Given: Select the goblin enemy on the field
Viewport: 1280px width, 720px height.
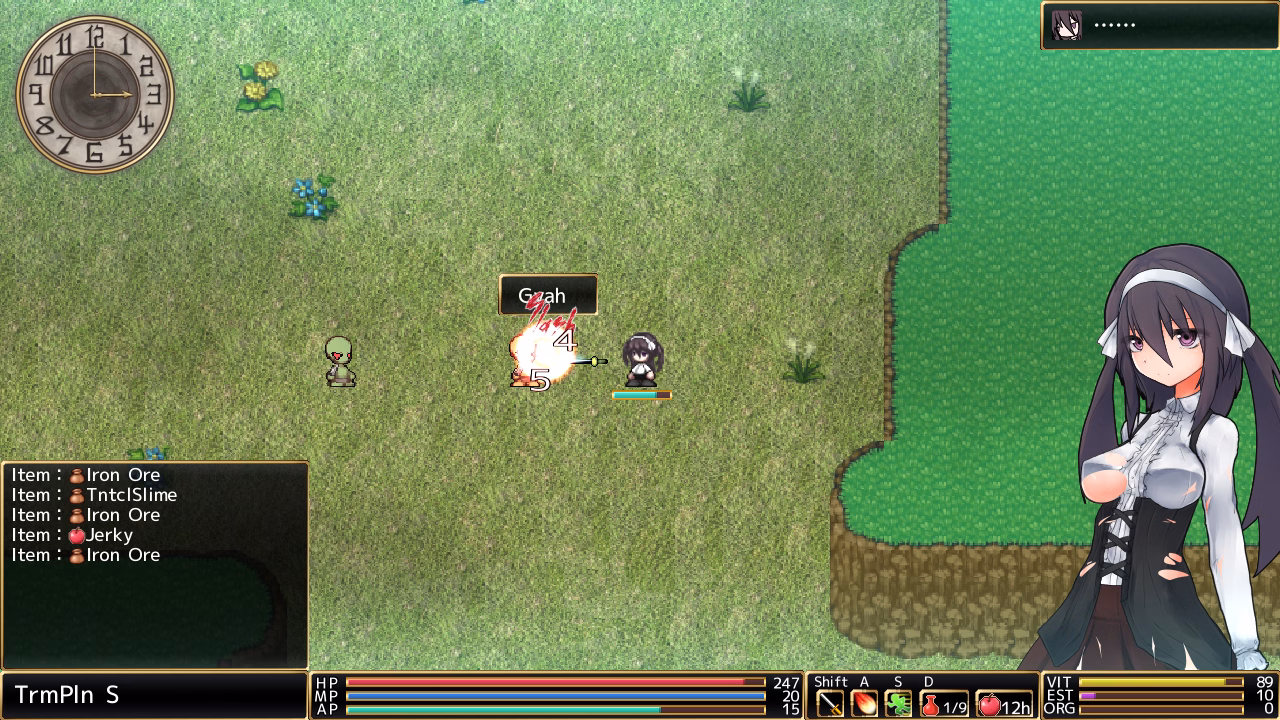Looking at the screenshot, I should point(339,360).
